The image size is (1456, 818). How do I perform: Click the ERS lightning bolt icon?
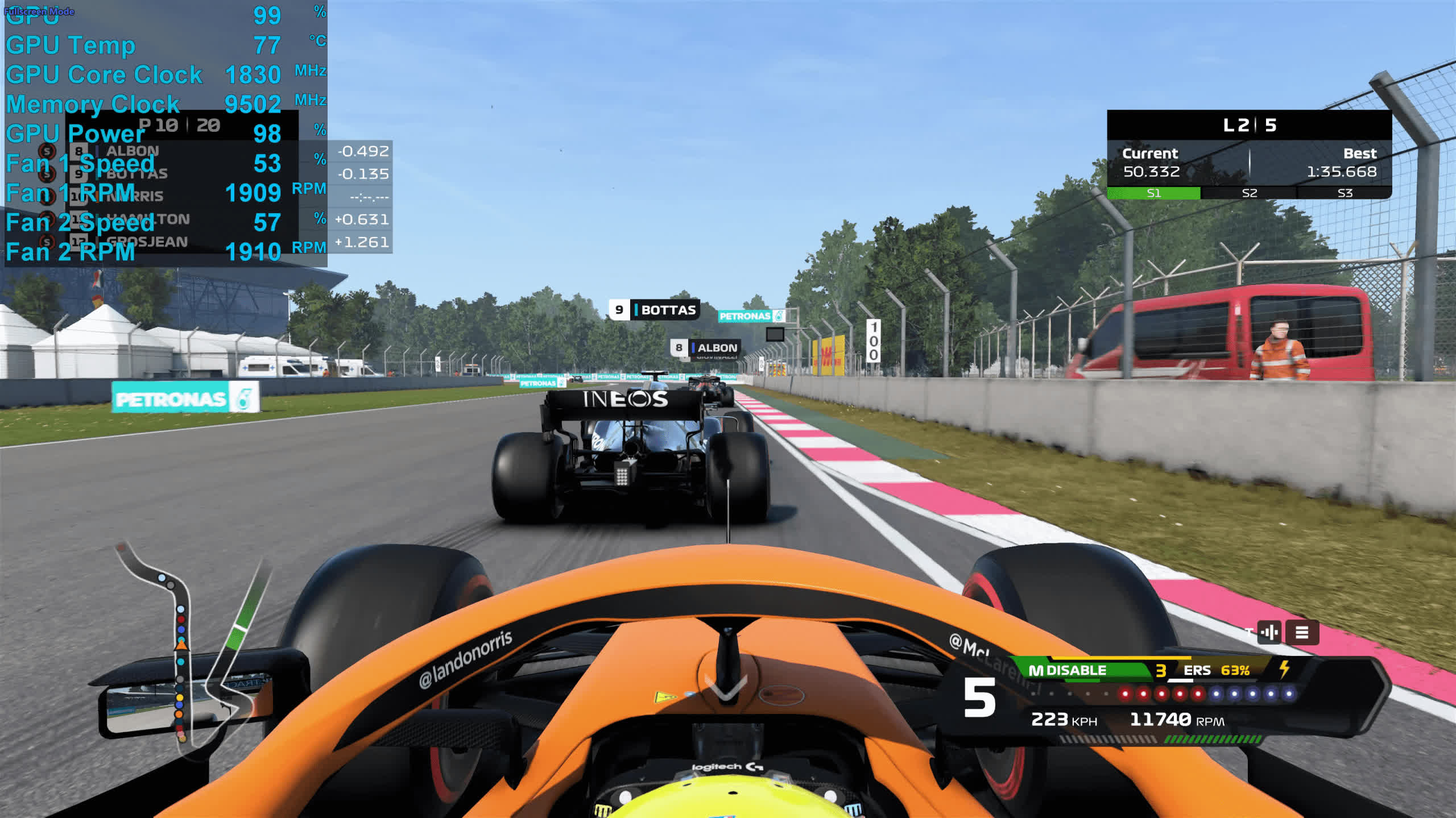tap(1284, 669)
